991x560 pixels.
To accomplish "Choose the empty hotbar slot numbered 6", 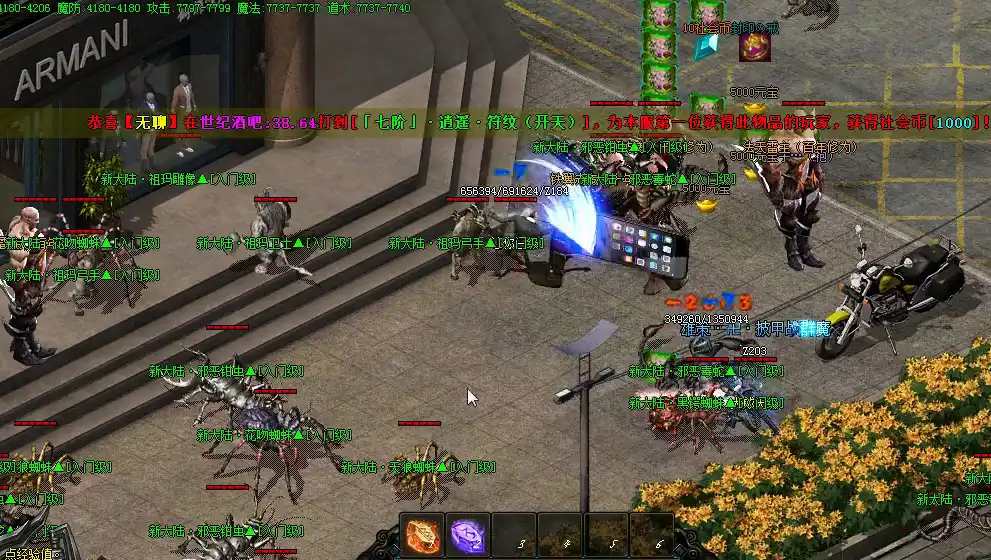I will [652, 535].
